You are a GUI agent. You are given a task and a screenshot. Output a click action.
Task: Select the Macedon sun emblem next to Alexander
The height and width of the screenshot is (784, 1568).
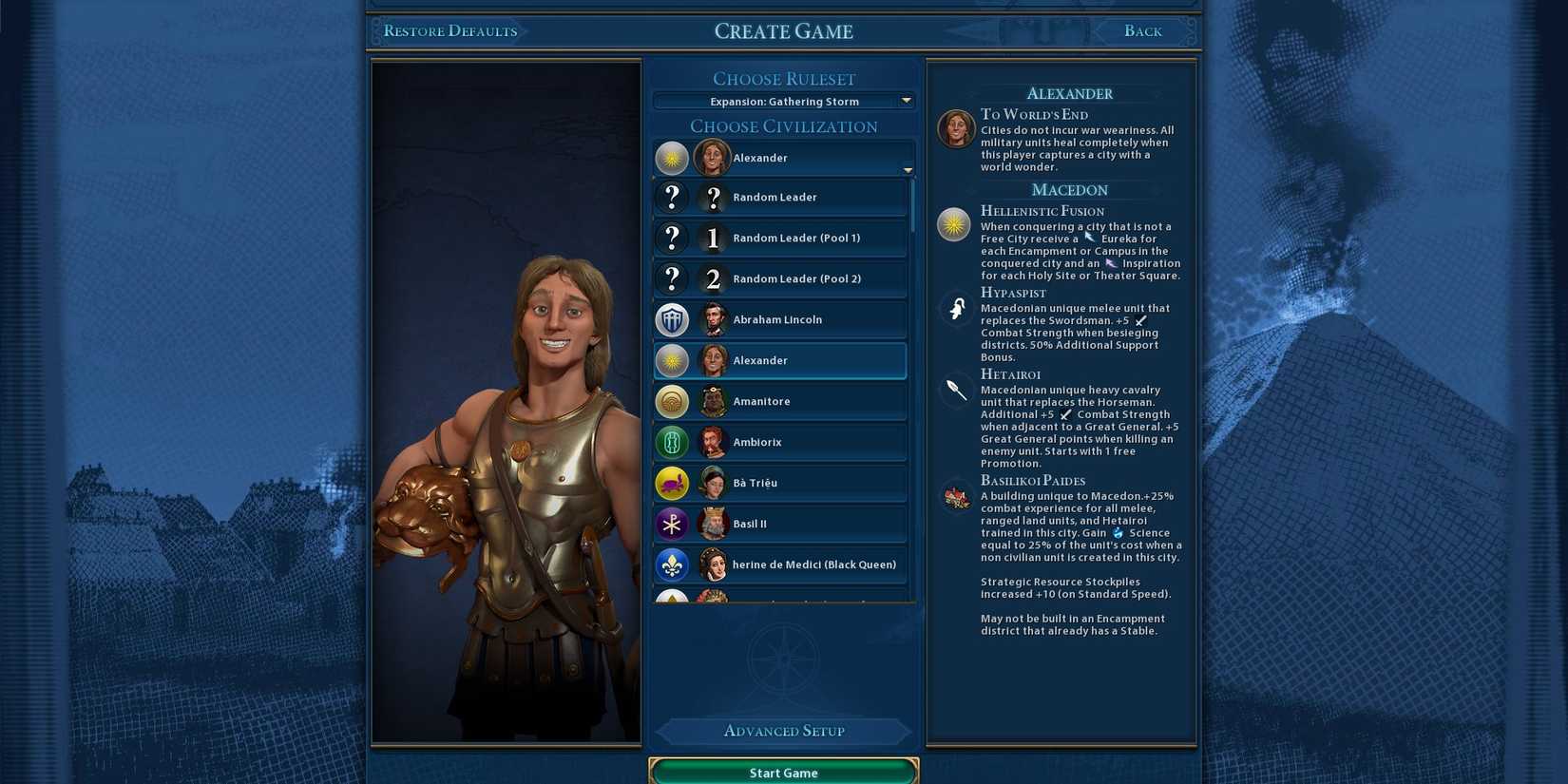pos(672,360)
